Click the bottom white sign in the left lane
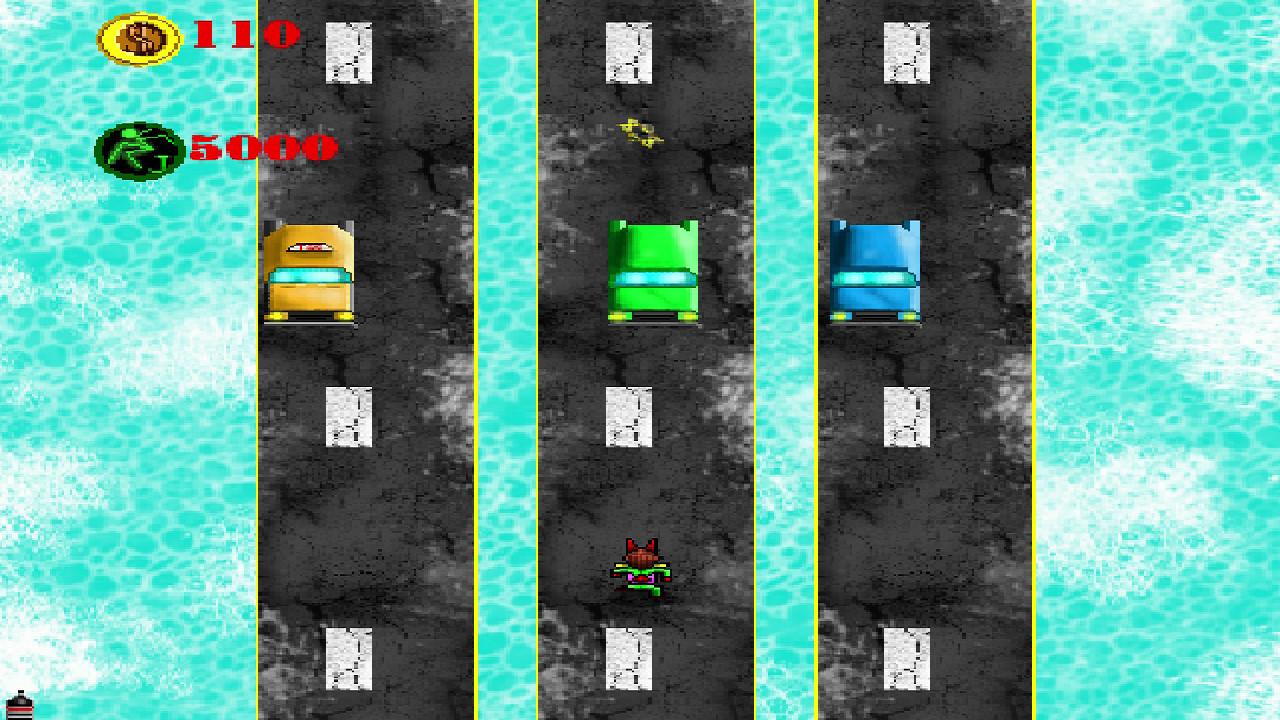1280x720 pixels. tap(348, 660)
